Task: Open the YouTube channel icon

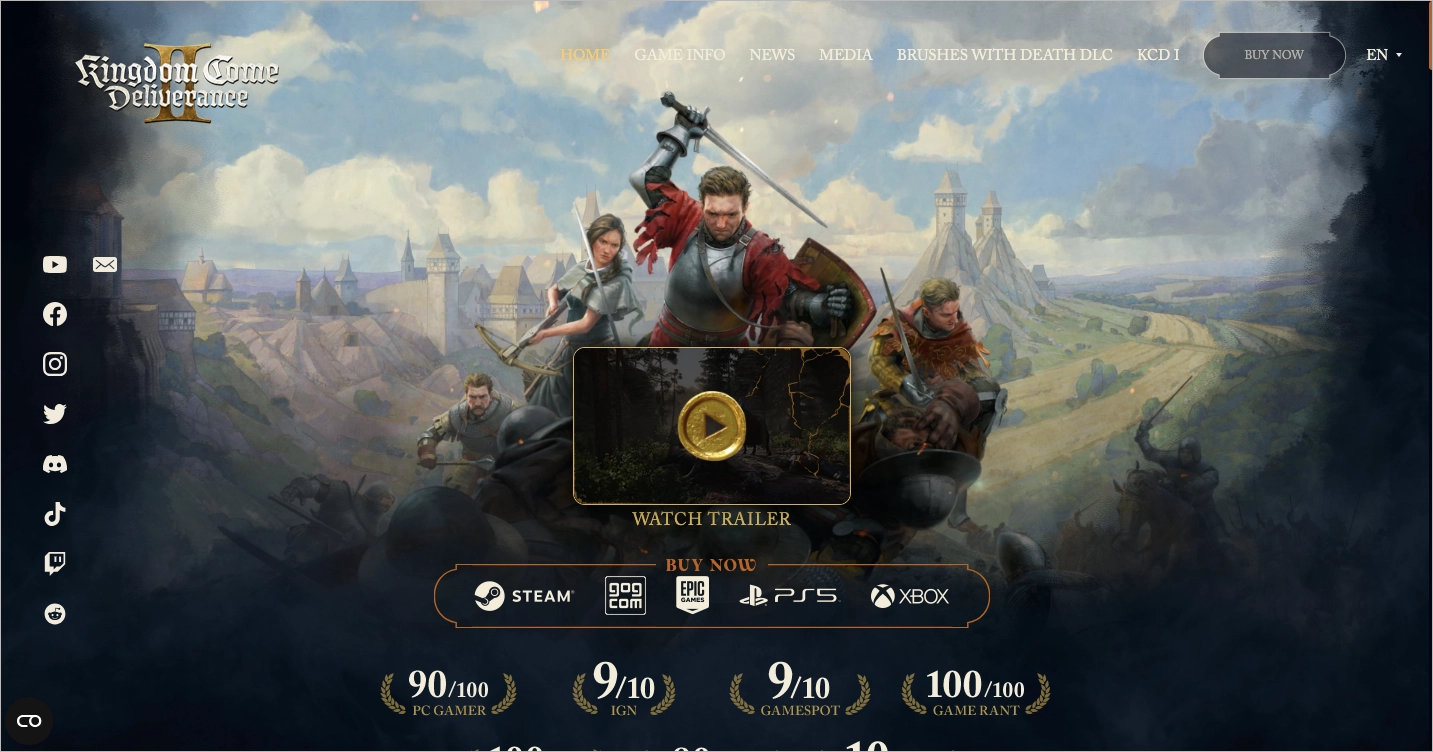Action: (55, 264)
